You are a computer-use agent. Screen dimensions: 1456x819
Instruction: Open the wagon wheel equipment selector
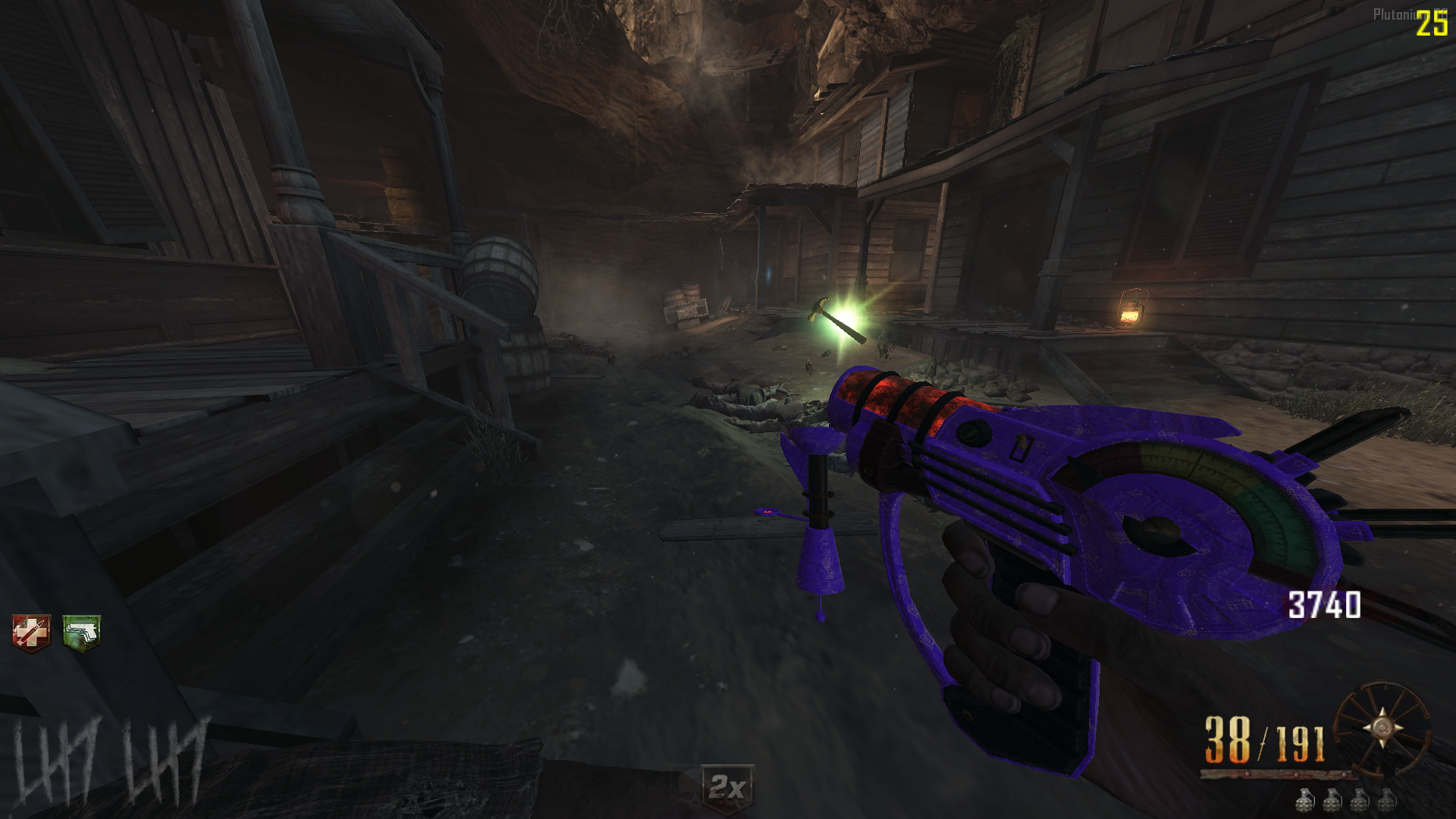pyautogui.click(x=1381, y=728)
